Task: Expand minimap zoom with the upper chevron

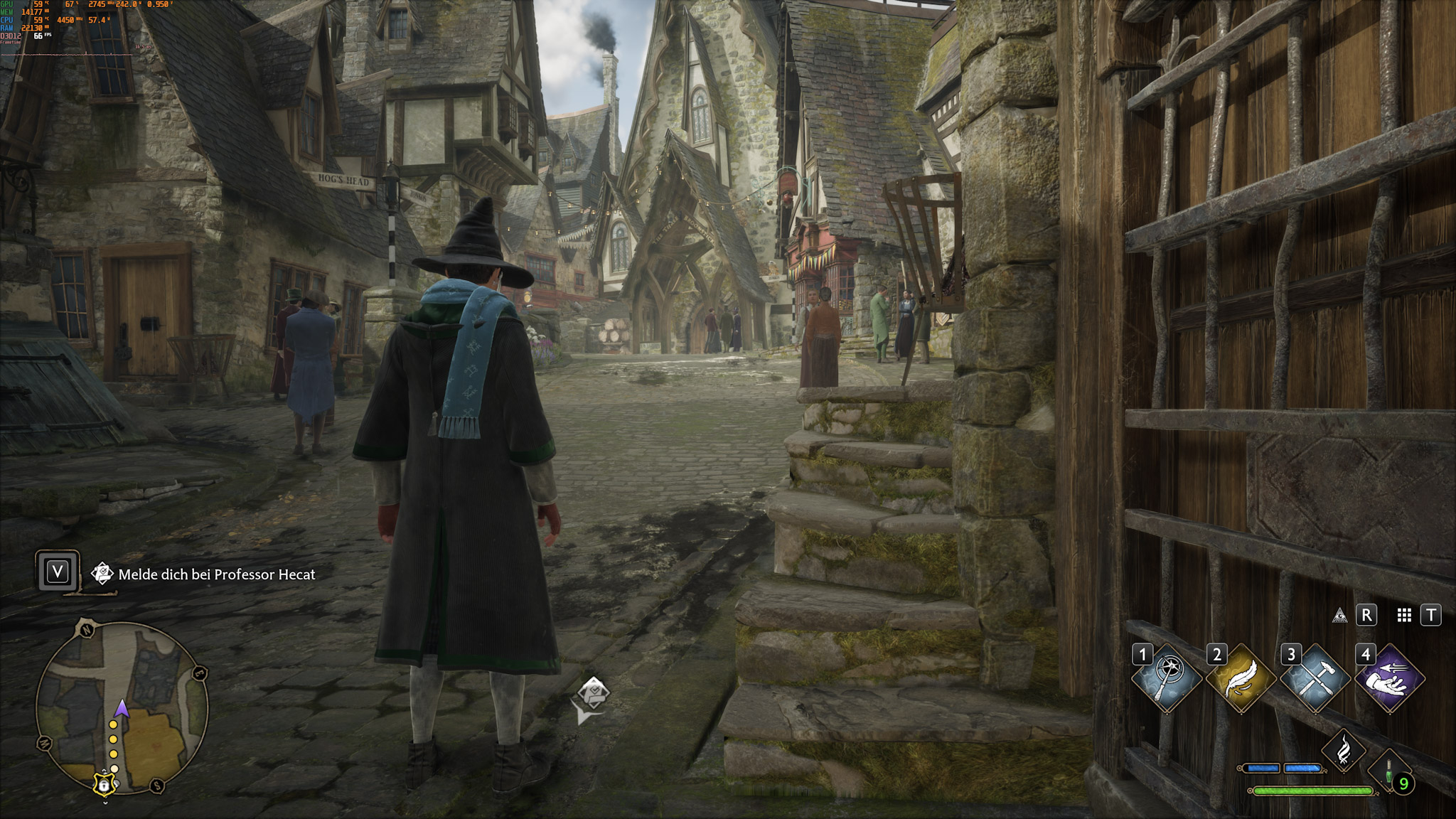Action: [x=105, y=770]
